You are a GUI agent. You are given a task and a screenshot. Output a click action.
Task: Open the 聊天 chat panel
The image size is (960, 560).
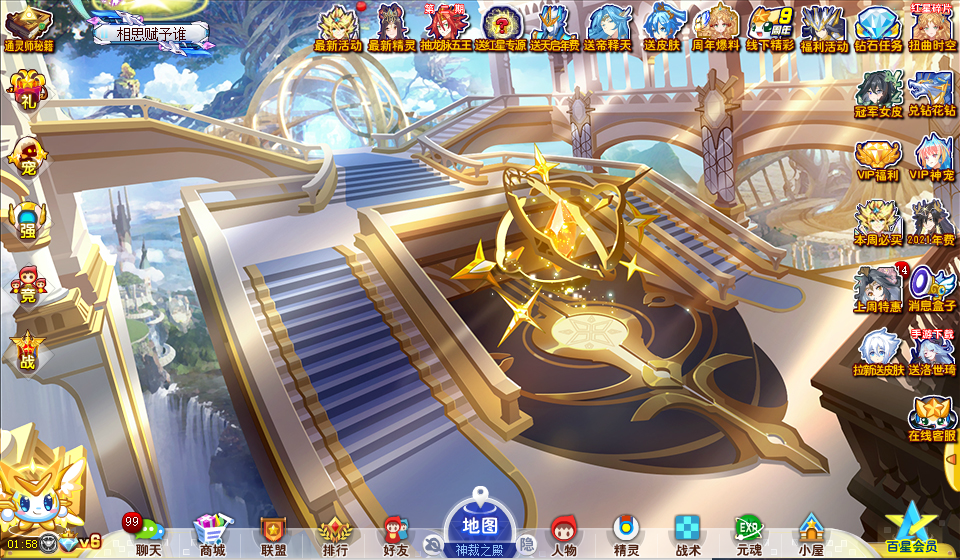[148, 533]
